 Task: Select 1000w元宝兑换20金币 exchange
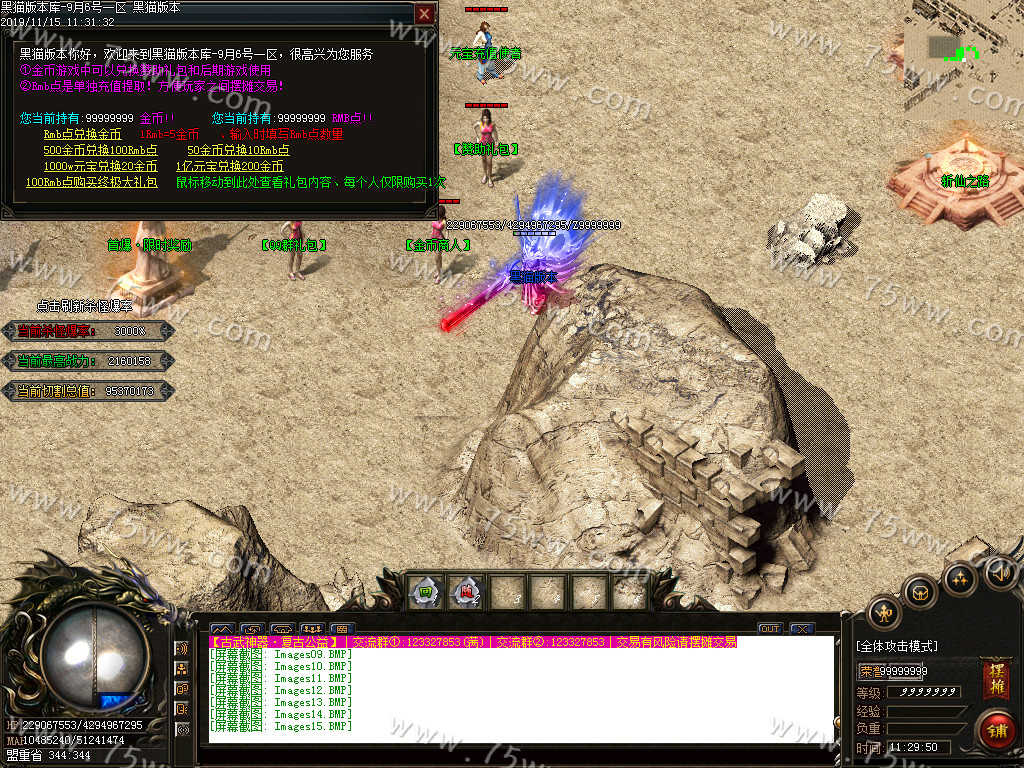point(100,166)
